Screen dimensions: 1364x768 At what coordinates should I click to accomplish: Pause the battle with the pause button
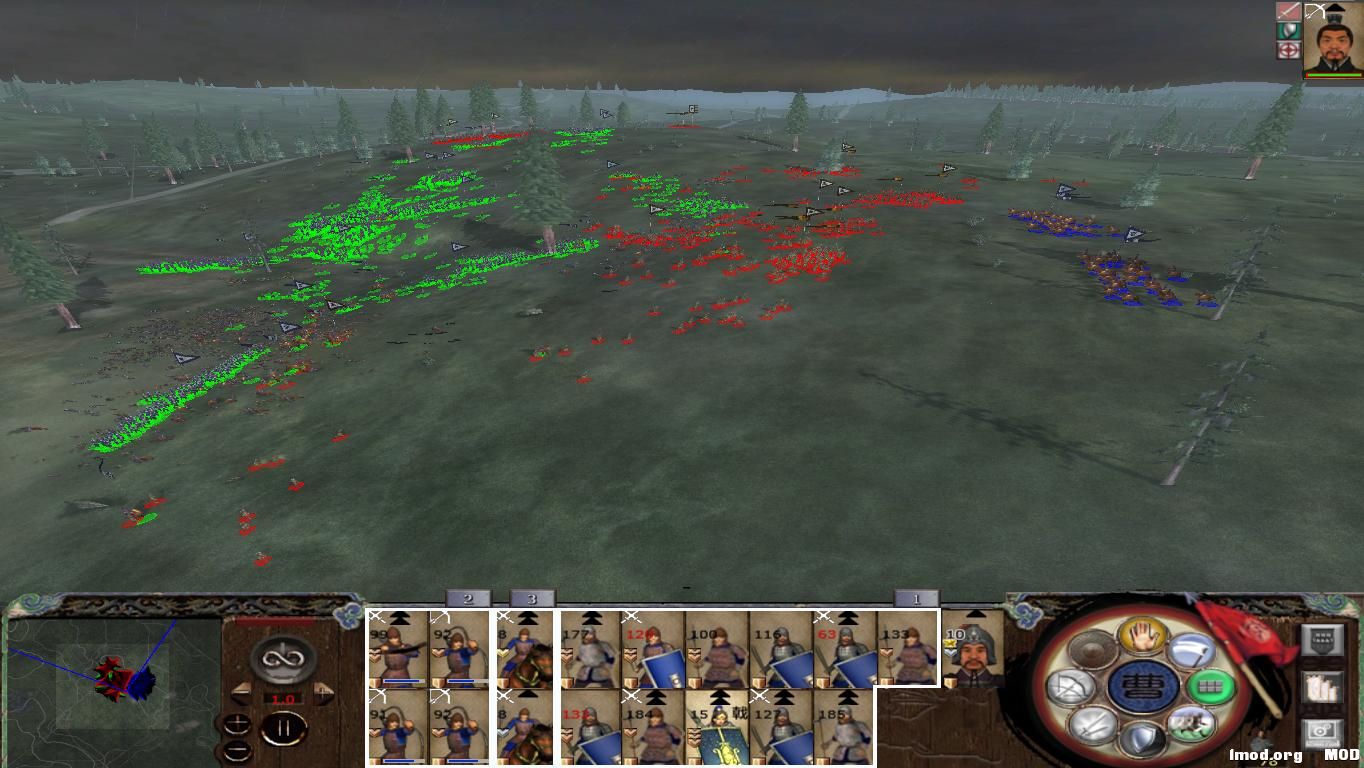point(283,727)
